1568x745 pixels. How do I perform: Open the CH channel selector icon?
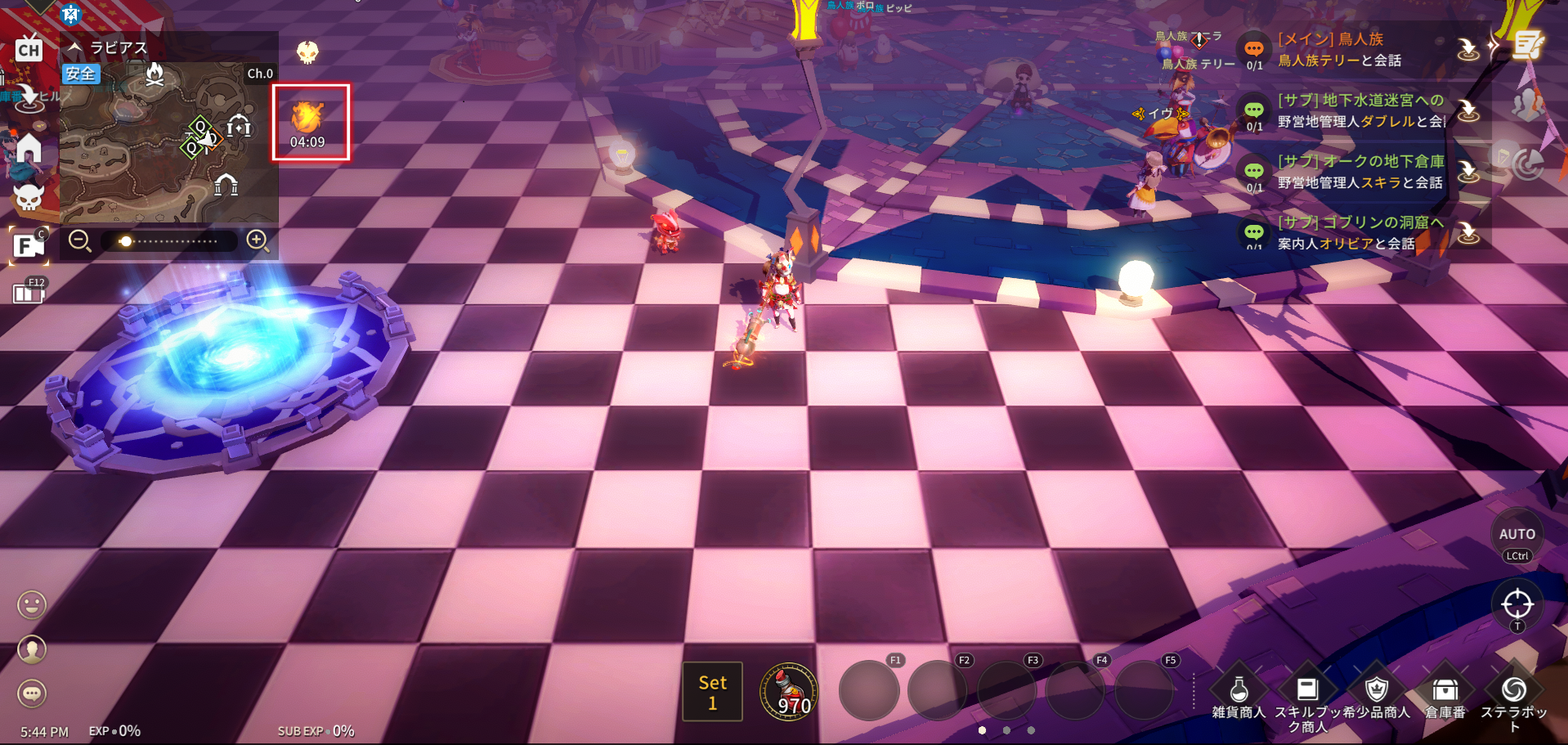29,49
